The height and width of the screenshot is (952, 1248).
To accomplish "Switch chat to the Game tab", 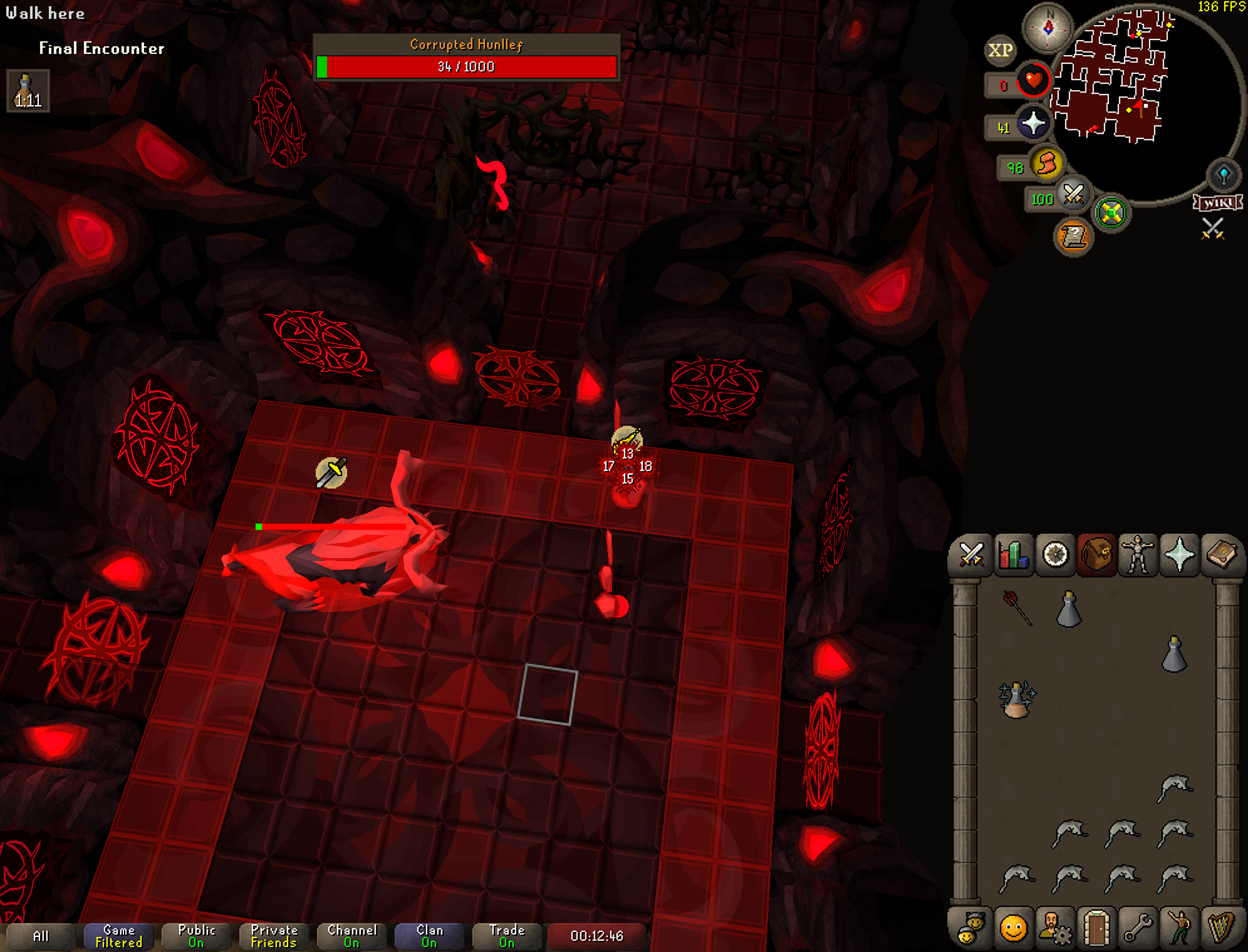I will 118,936.
